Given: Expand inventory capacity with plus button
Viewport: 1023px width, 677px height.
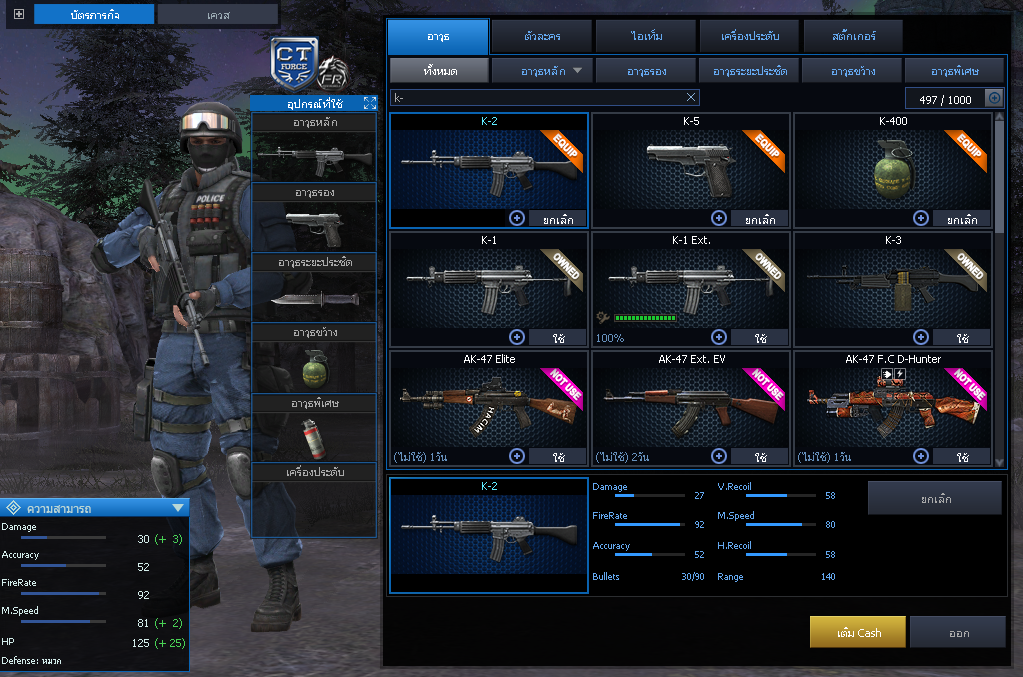Looking at the screenshot, I should point(994,98).
